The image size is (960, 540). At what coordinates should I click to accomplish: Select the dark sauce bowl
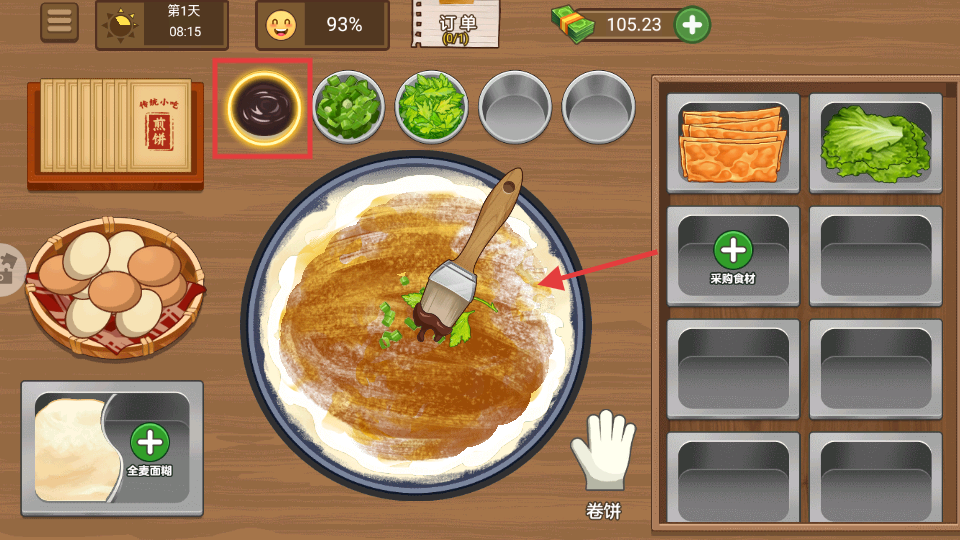264,103
